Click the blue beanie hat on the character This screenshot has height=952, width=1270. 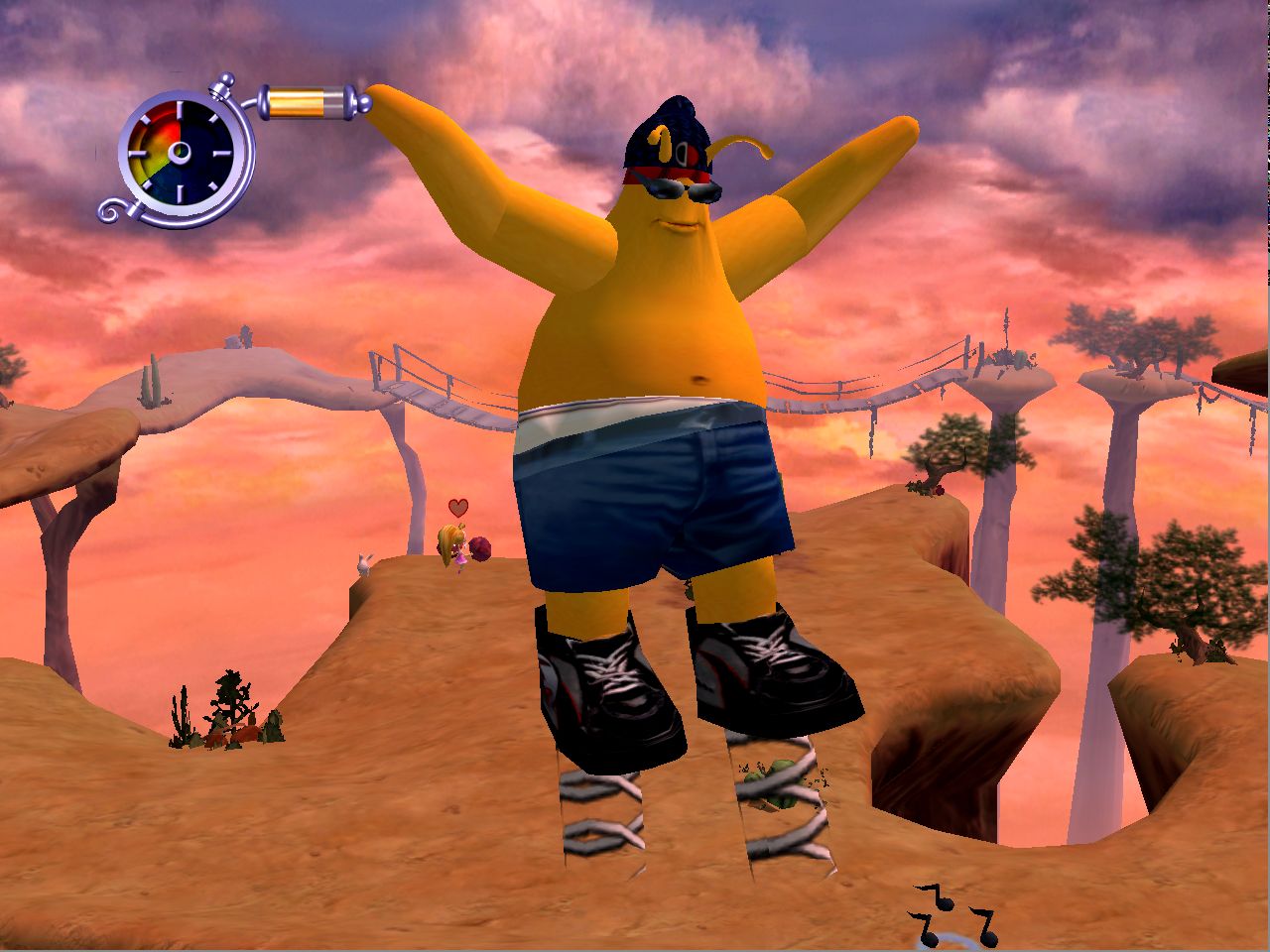pos(667,139)
